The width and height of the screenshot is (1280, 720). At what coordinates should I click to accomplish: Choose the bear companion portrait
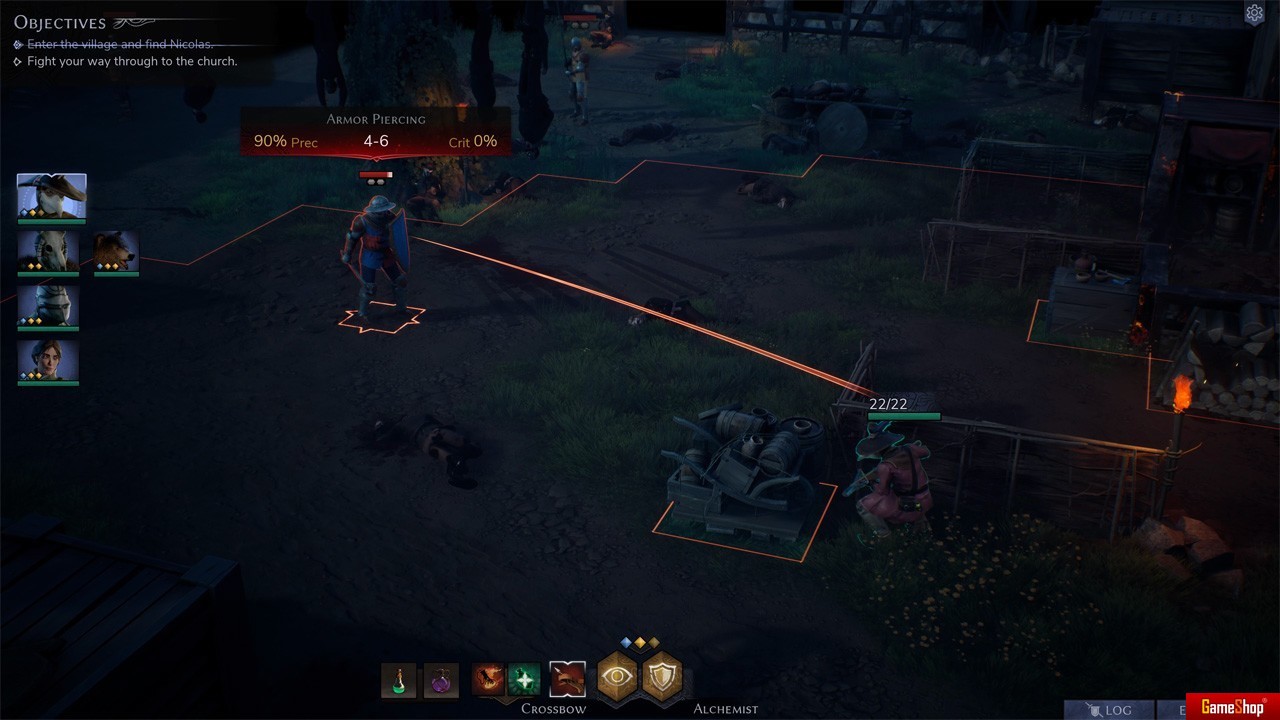pos(116,251)
